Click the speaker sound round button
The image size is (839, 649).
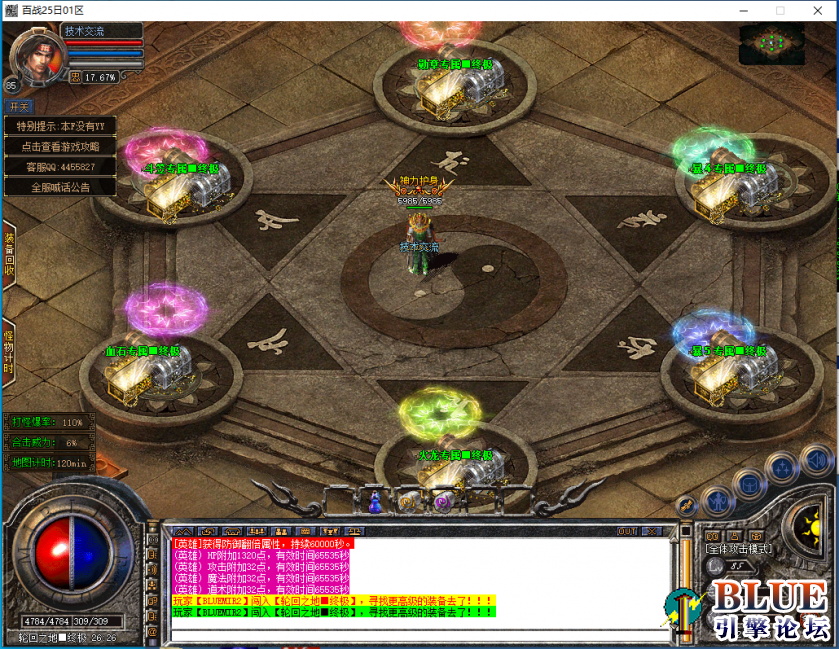817,461
